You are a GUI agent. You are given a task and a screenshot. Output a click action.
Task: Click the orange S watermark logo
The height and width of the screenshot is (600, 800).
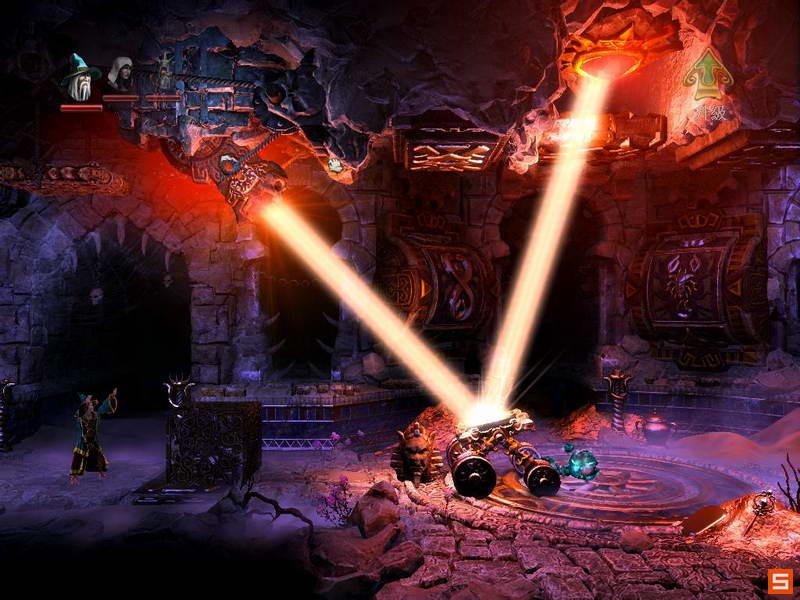click(x=779, y=581)
